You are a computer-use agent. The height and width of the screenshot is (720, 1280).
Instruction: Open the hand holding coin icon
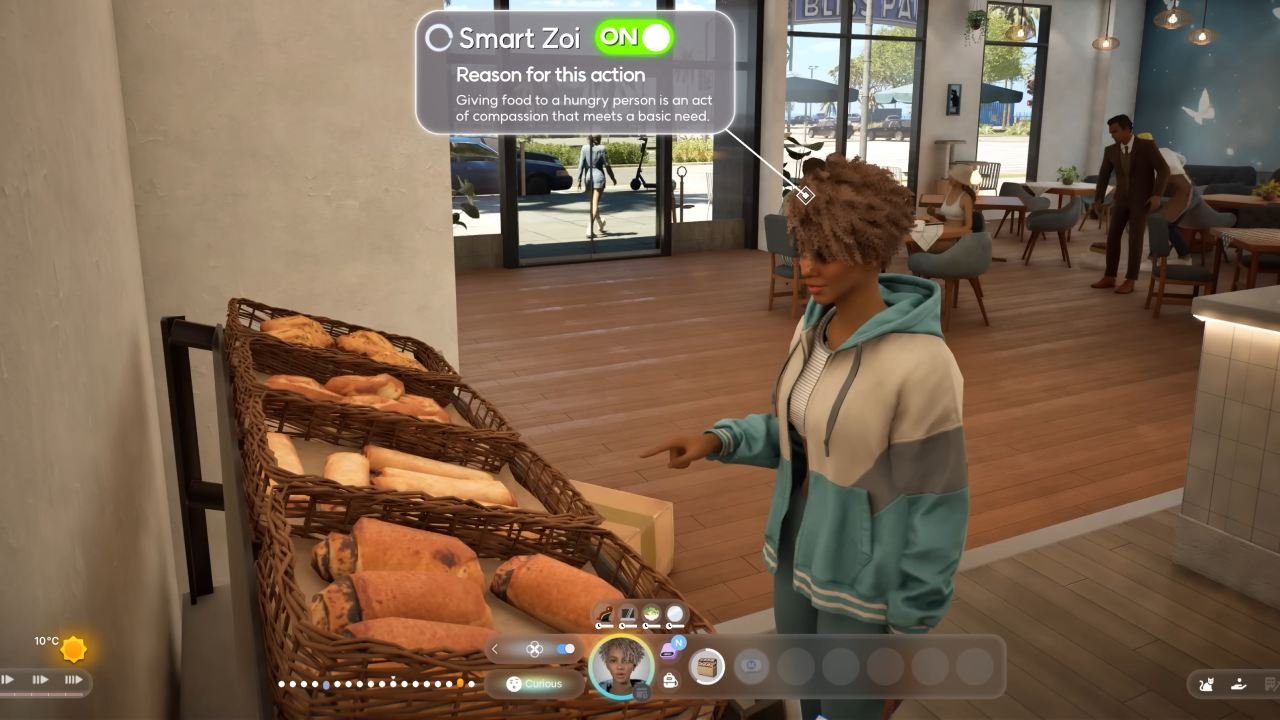(x=1238, y=684)
